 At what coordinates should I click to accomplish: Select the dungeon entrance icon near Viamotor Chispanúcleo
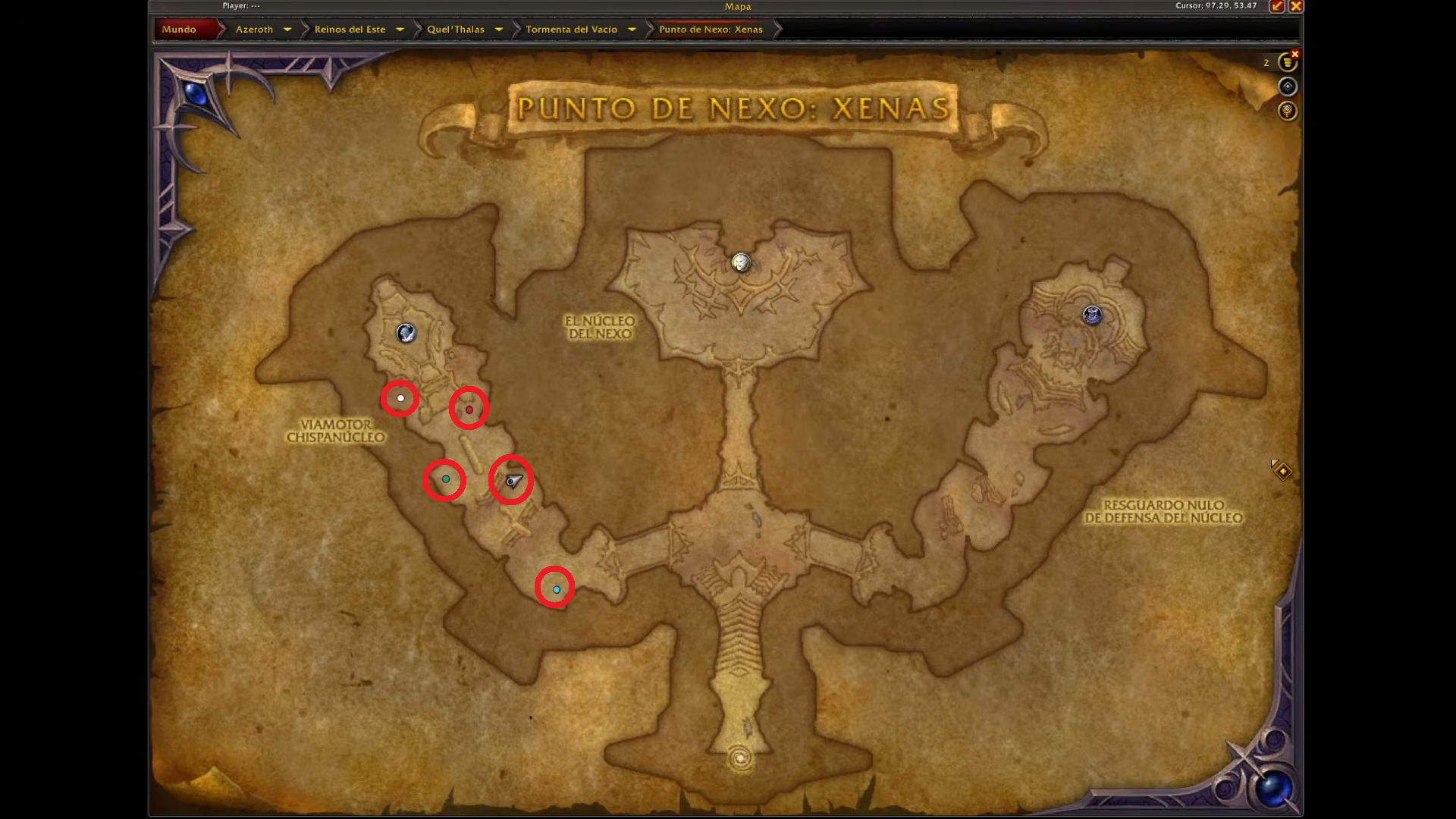pos(406,334)
